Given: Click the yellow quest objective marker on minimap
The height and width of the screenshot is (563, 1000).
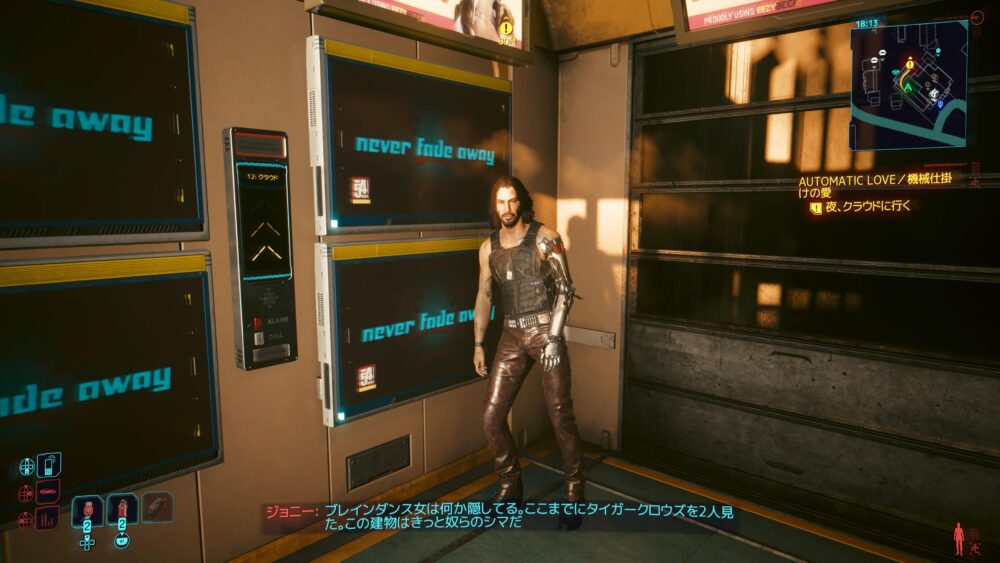Looking at the screenshot, I should (x=909, y=63).
